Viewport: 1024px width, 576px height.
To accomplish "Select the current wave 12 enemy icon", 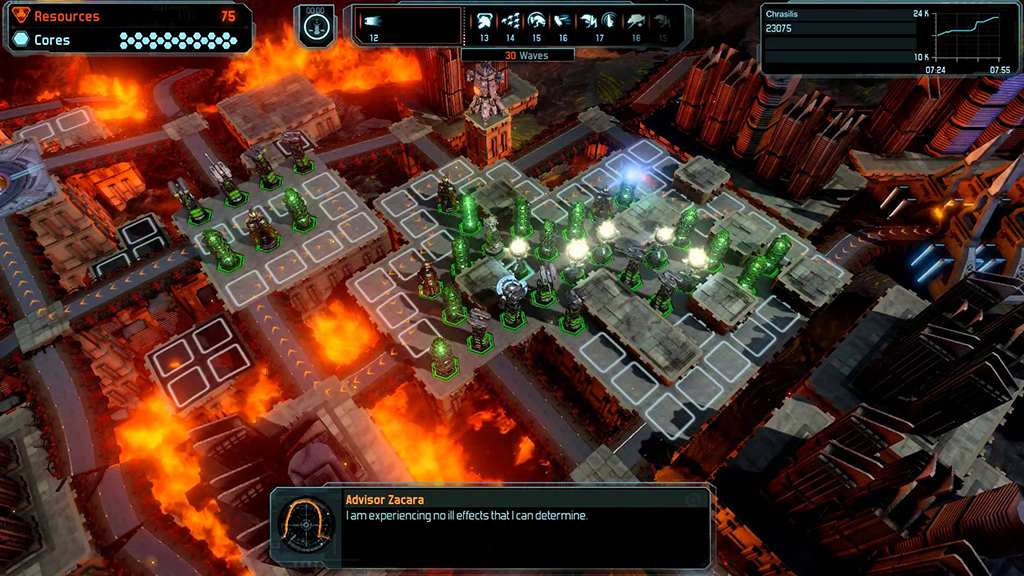I will pyautogui.click(x=373, y=21).
